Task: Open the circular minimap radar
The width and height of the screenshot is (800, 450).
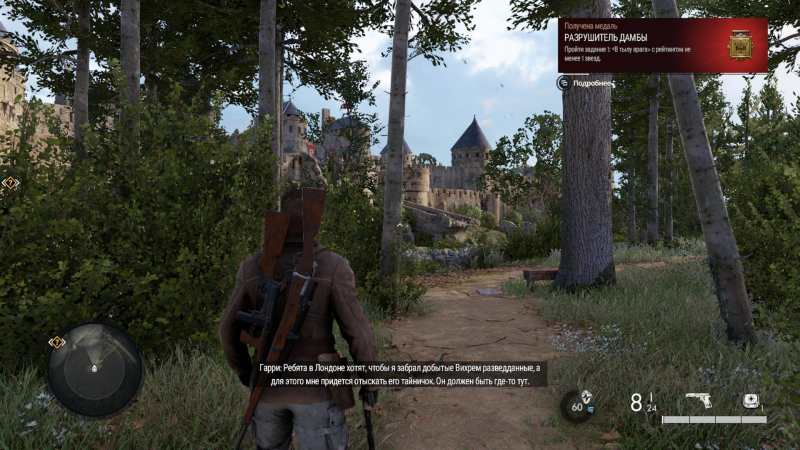Action: (94, 369)
